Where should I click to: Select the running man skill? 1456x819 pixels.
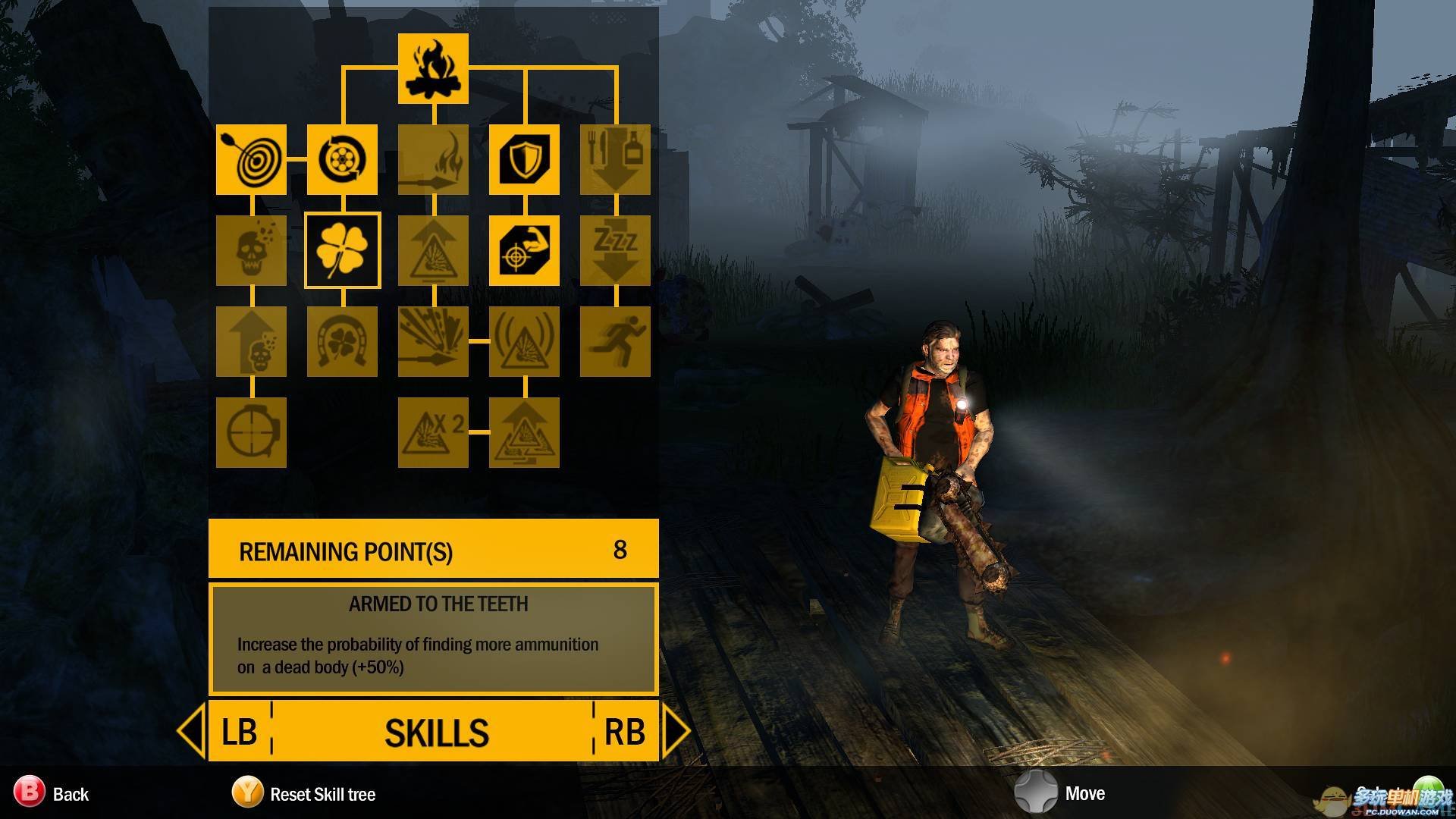point(615,341)
